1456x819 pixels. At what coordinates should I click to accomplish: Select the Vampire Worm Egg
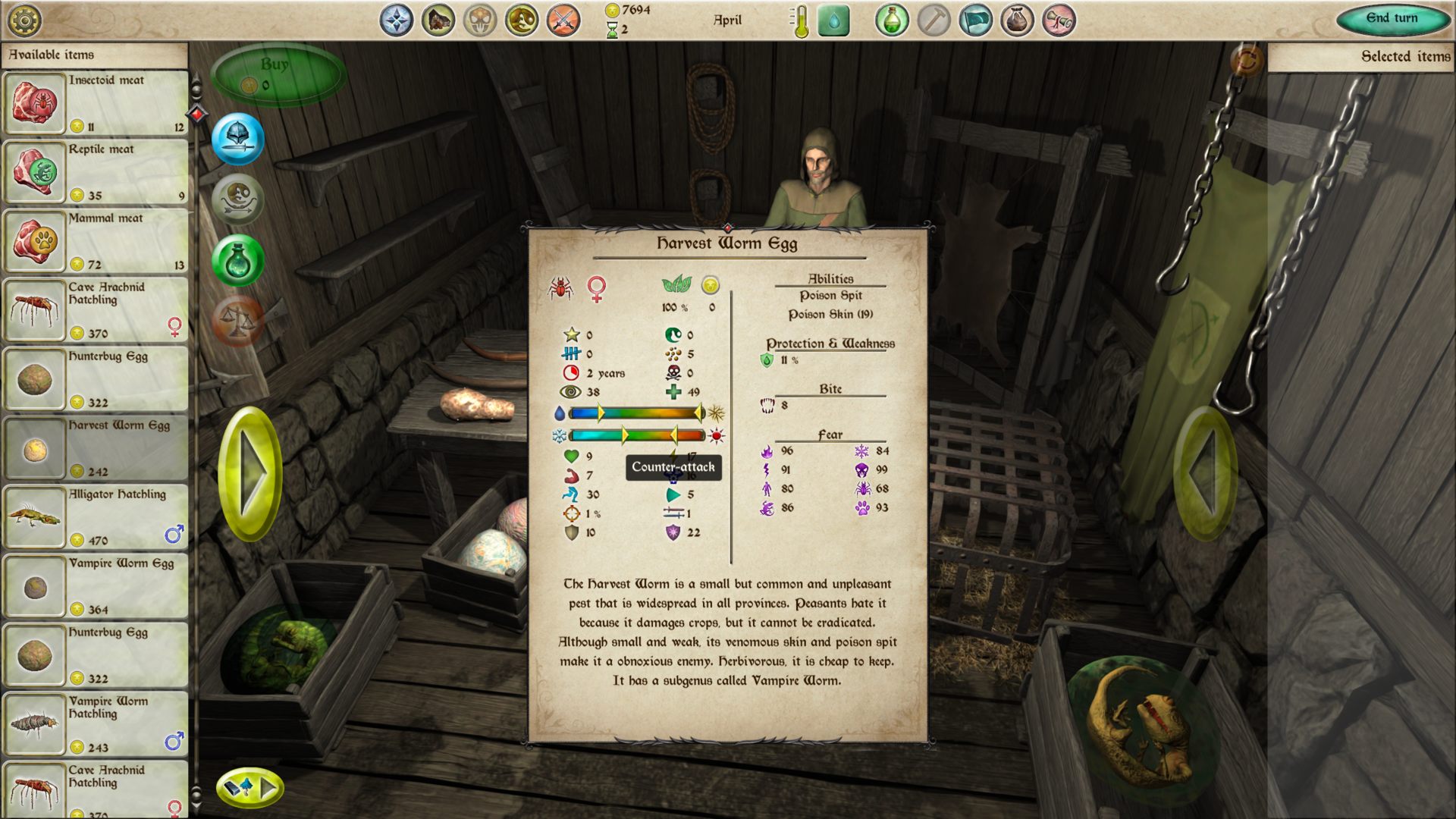tap(96, 586)
